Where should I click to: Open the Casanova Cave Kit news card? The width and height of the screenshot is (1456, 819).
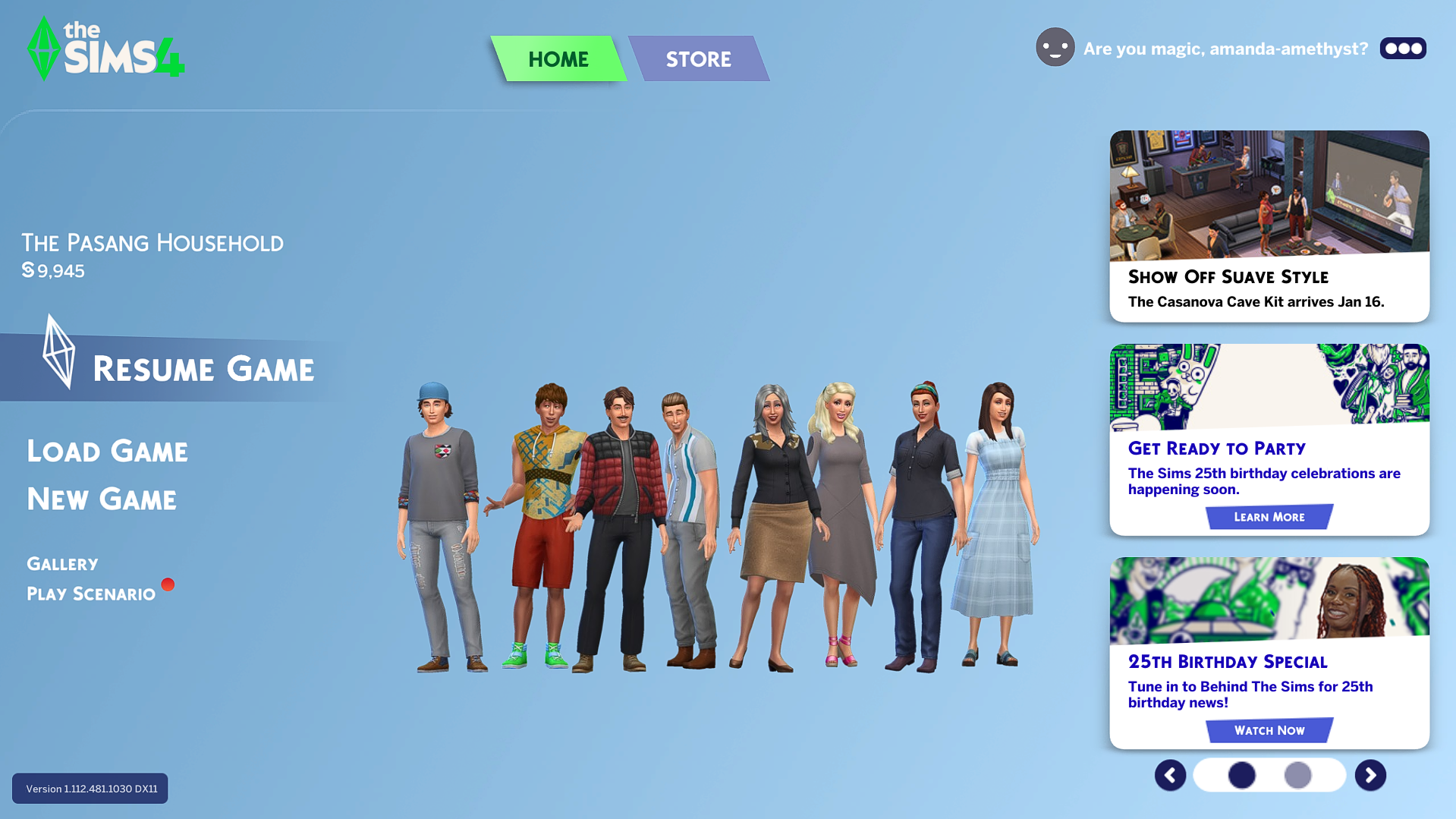1269,225
